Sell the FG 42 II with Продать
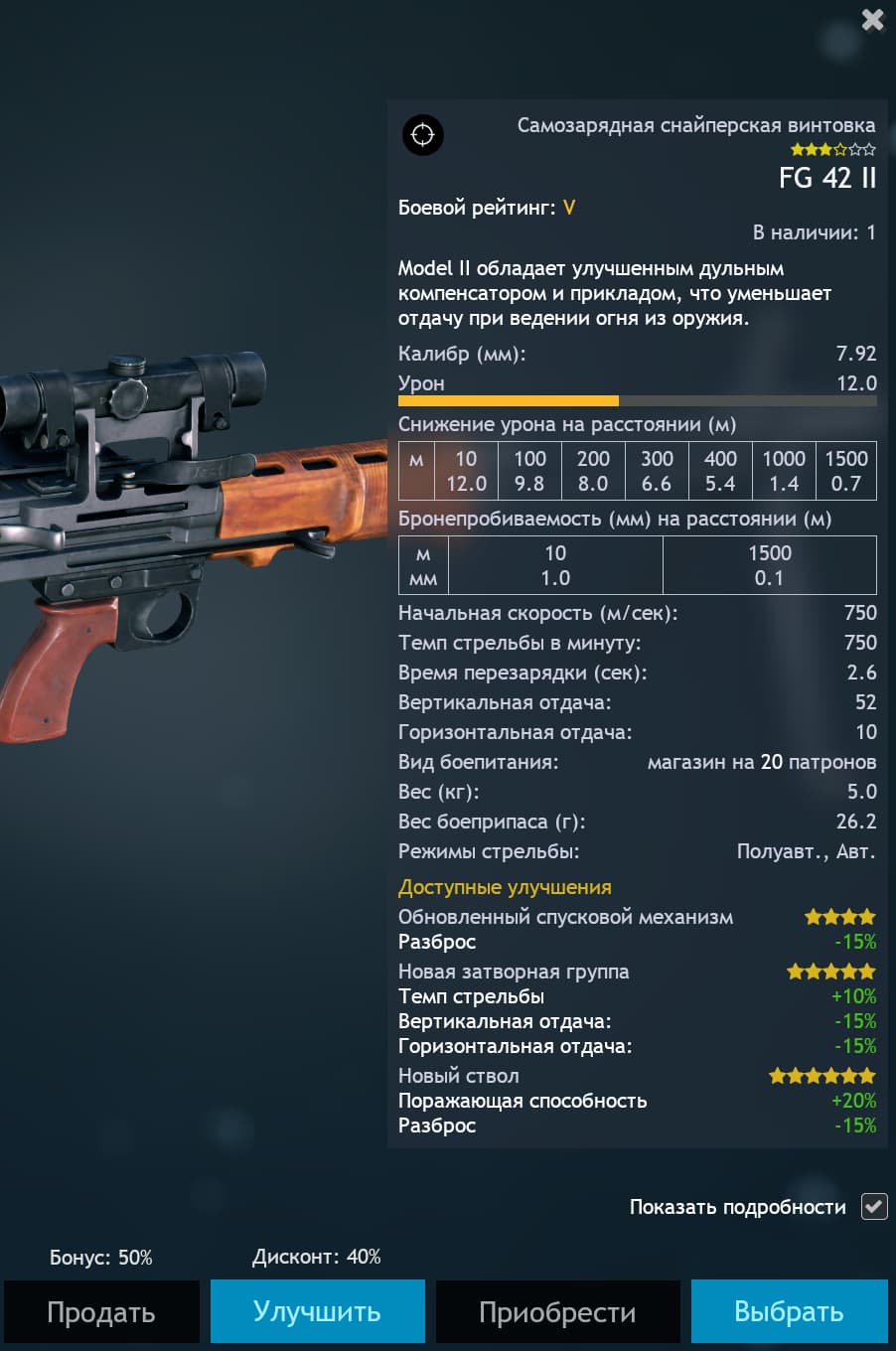This screenshot has width=896, height=1351. point(101,1311)
